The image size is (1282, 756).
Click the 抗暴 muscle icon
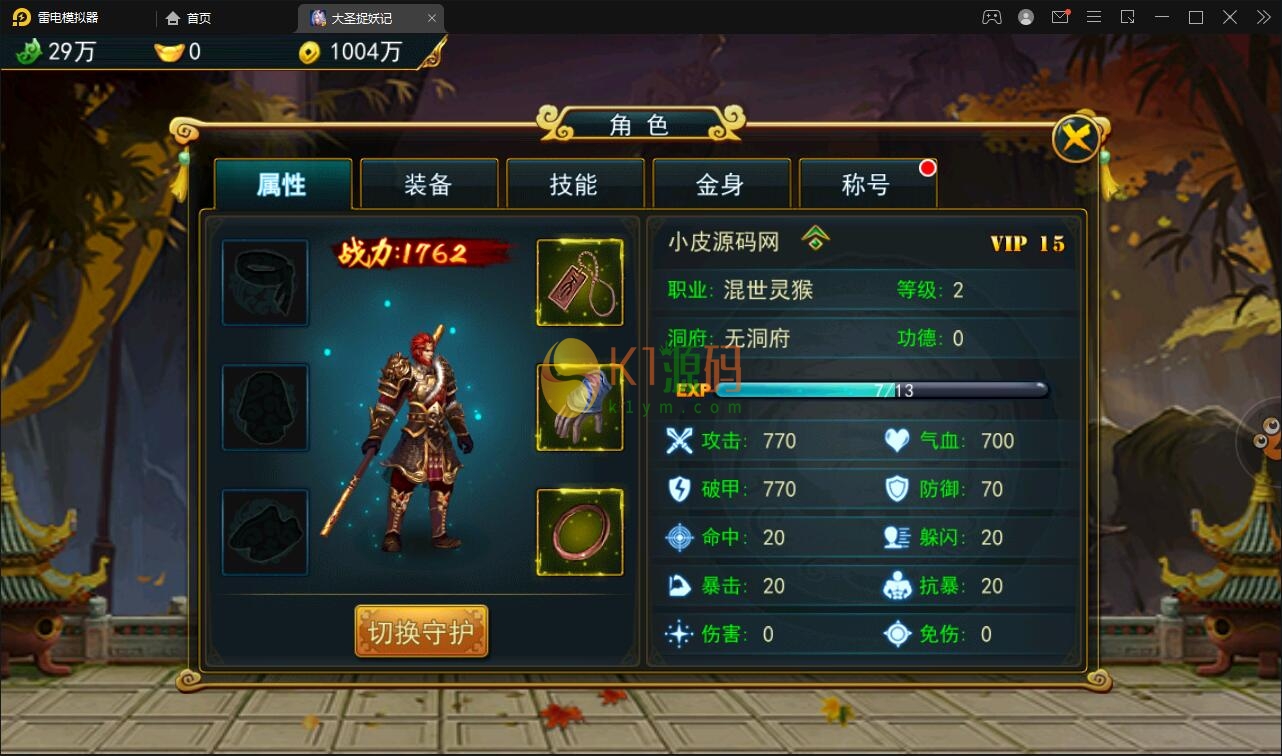coord(898,586)
